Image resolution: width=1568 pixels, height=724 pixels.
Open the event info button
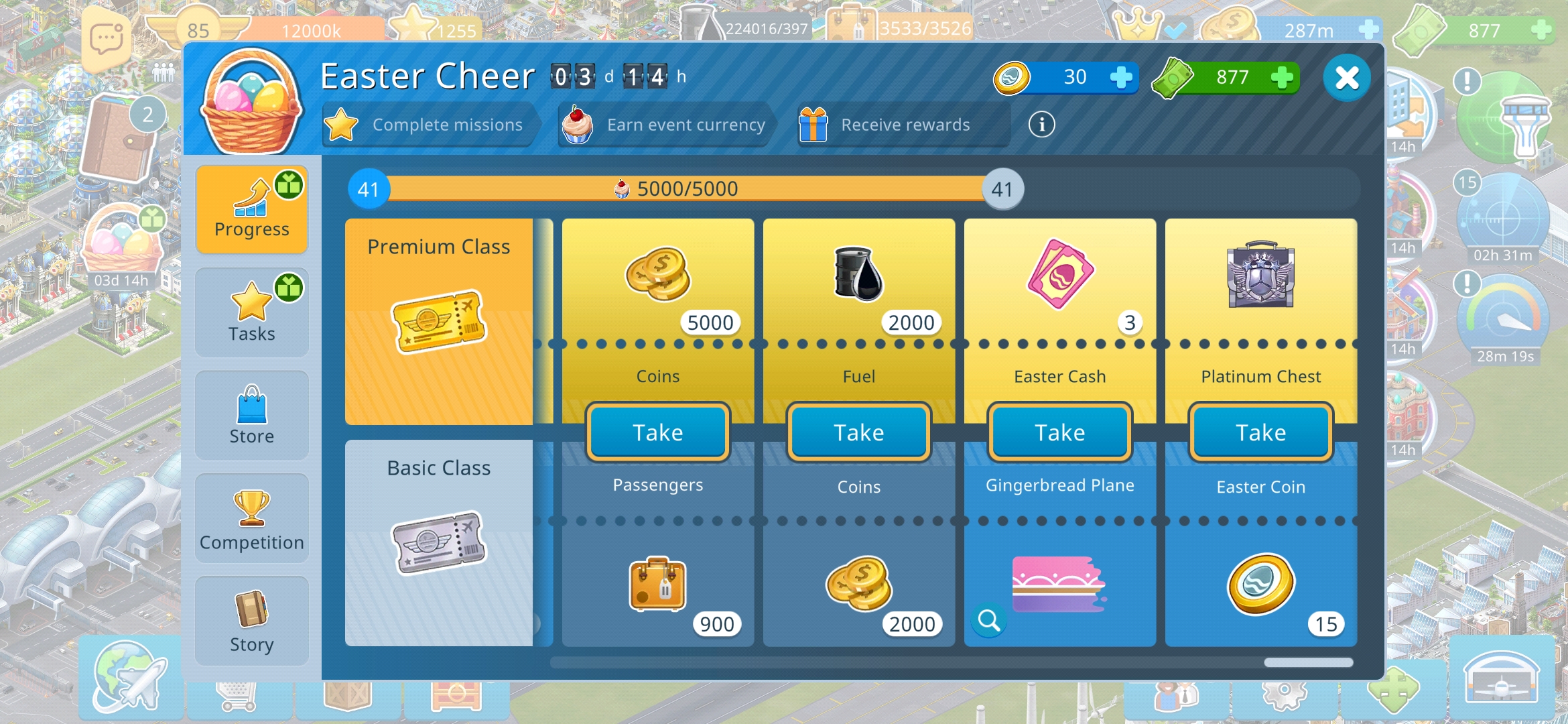point(1041,125)
